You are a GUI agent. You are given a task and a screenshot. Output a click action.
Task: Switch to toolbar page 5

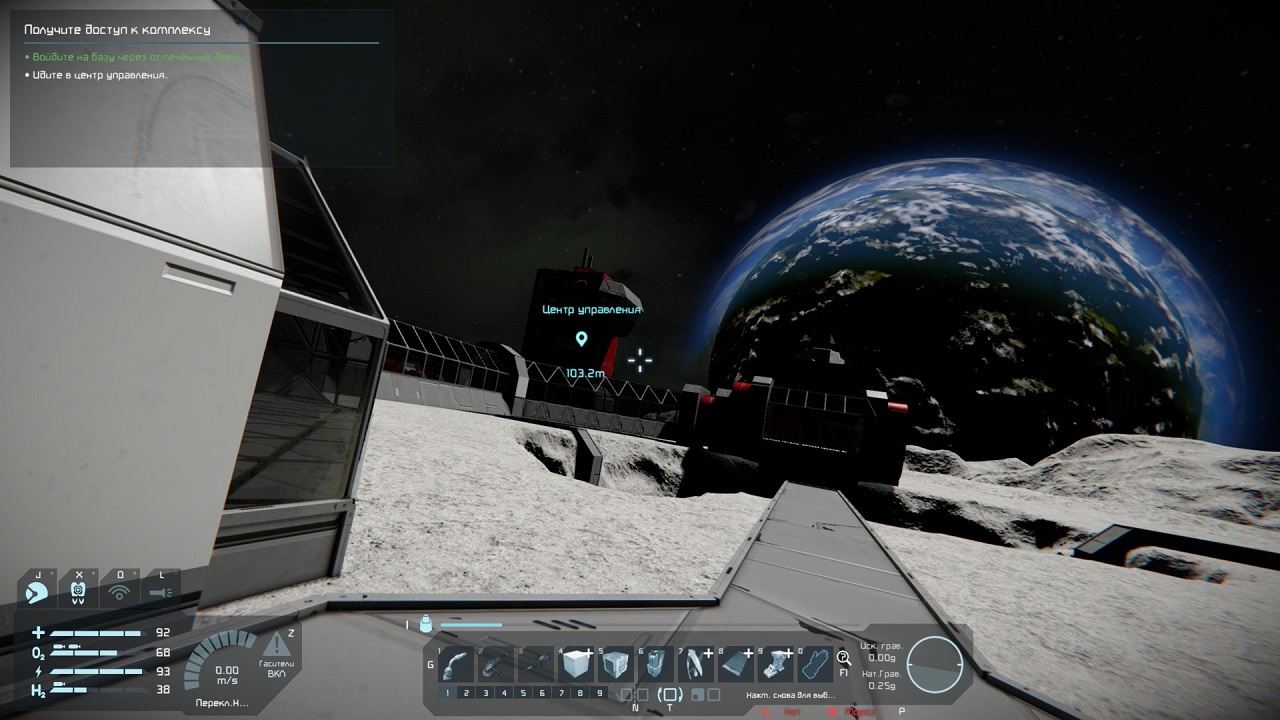click(x=523, y=693)
